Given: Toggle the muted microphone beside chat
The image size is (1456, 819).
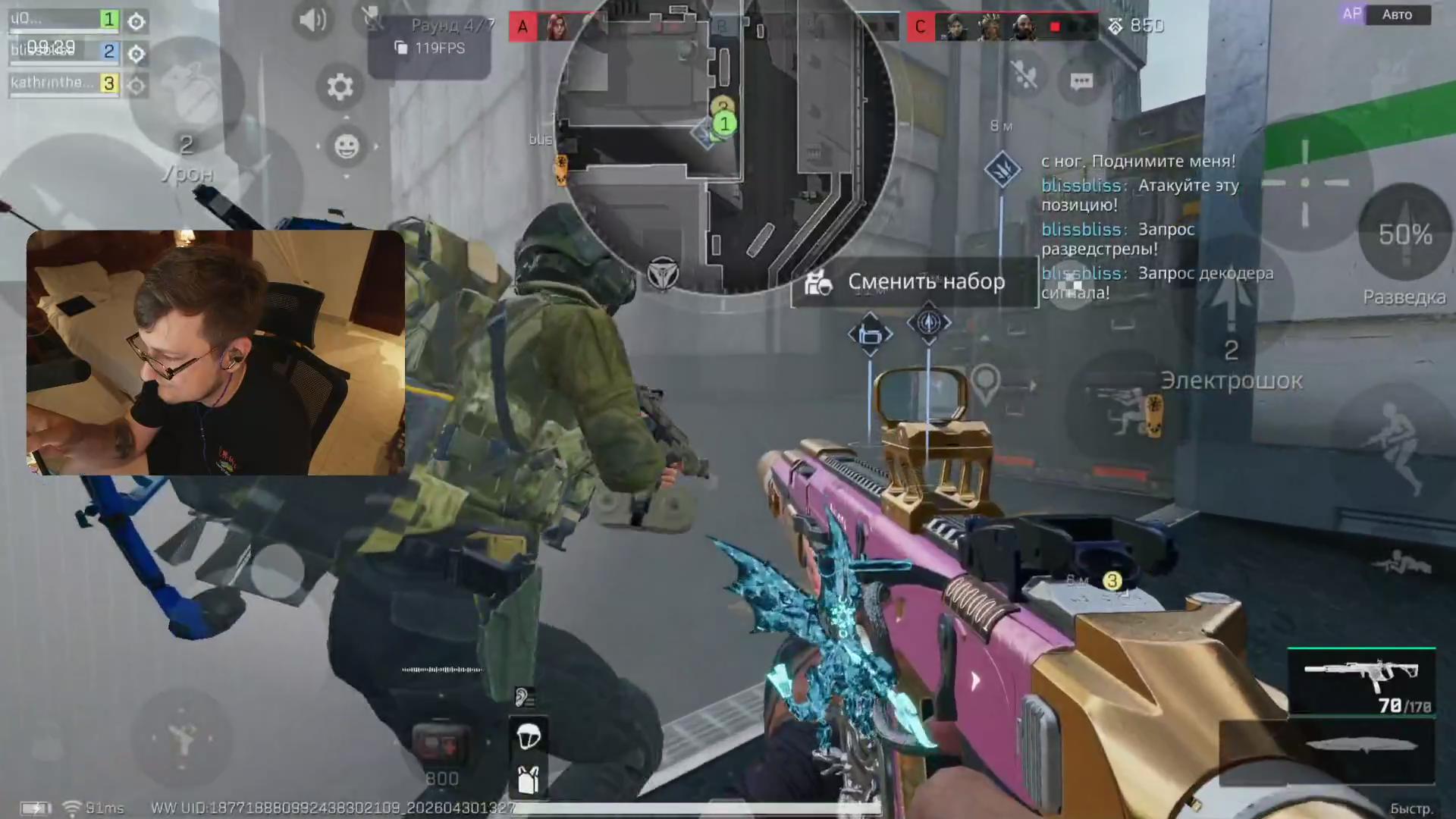Looking at the screenshot, I should pos(1025,76).
